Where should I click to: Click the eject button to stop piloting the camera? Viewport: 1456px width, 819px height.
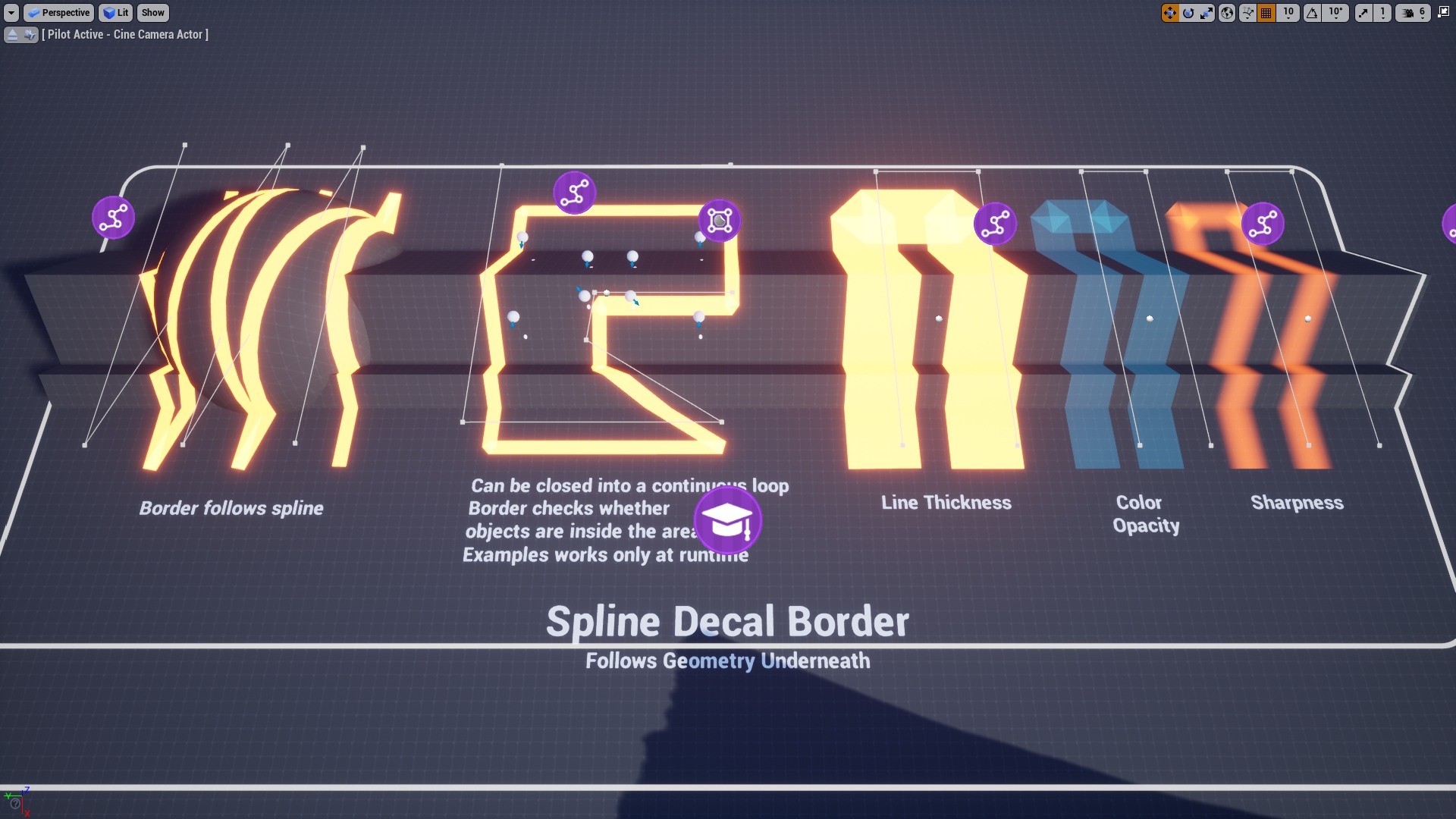tap(12, 34)
